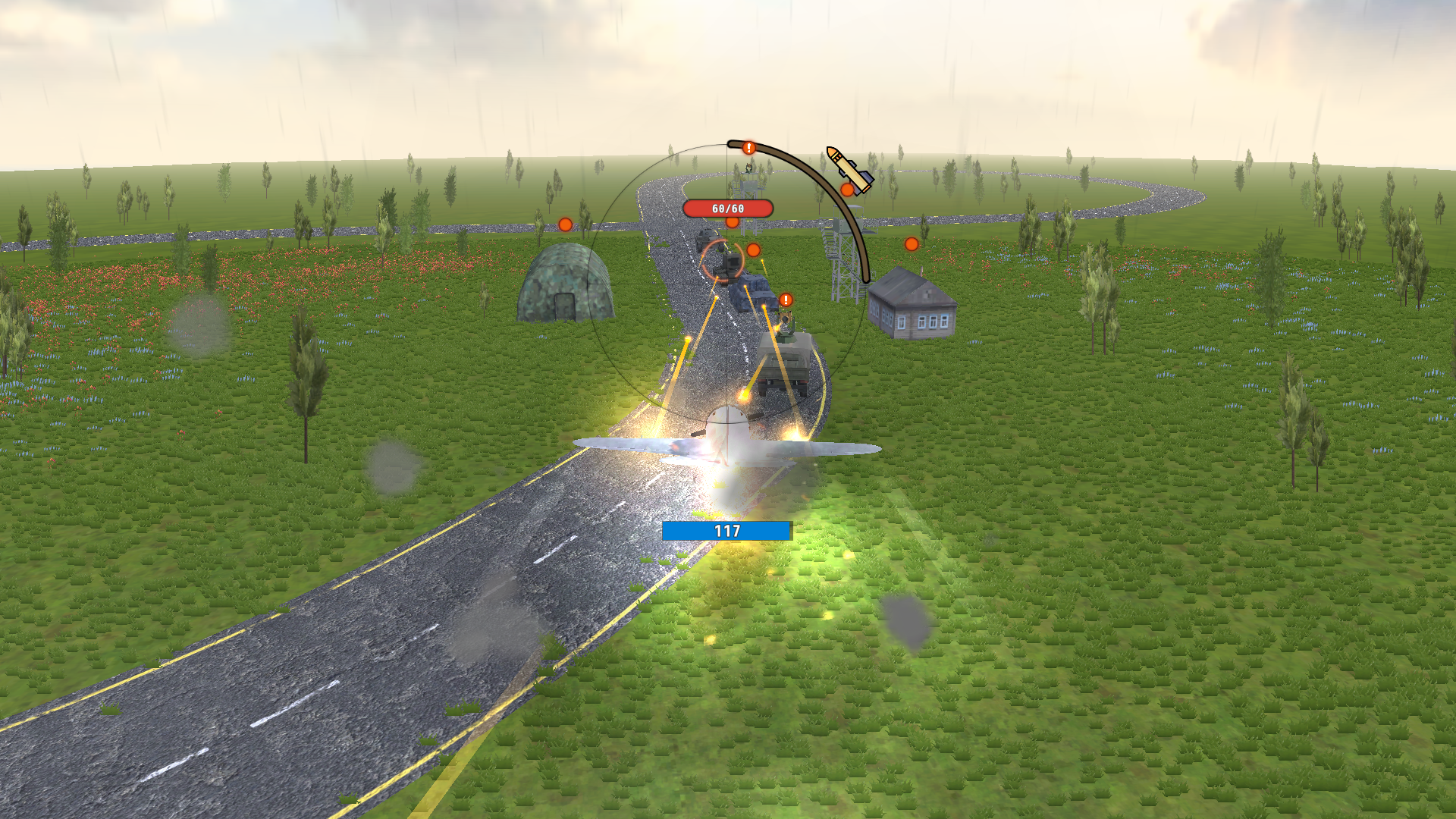Click the 60/60 enemy health bar
The height and width of the screenshot is (819, 1456).
[726, 207]
